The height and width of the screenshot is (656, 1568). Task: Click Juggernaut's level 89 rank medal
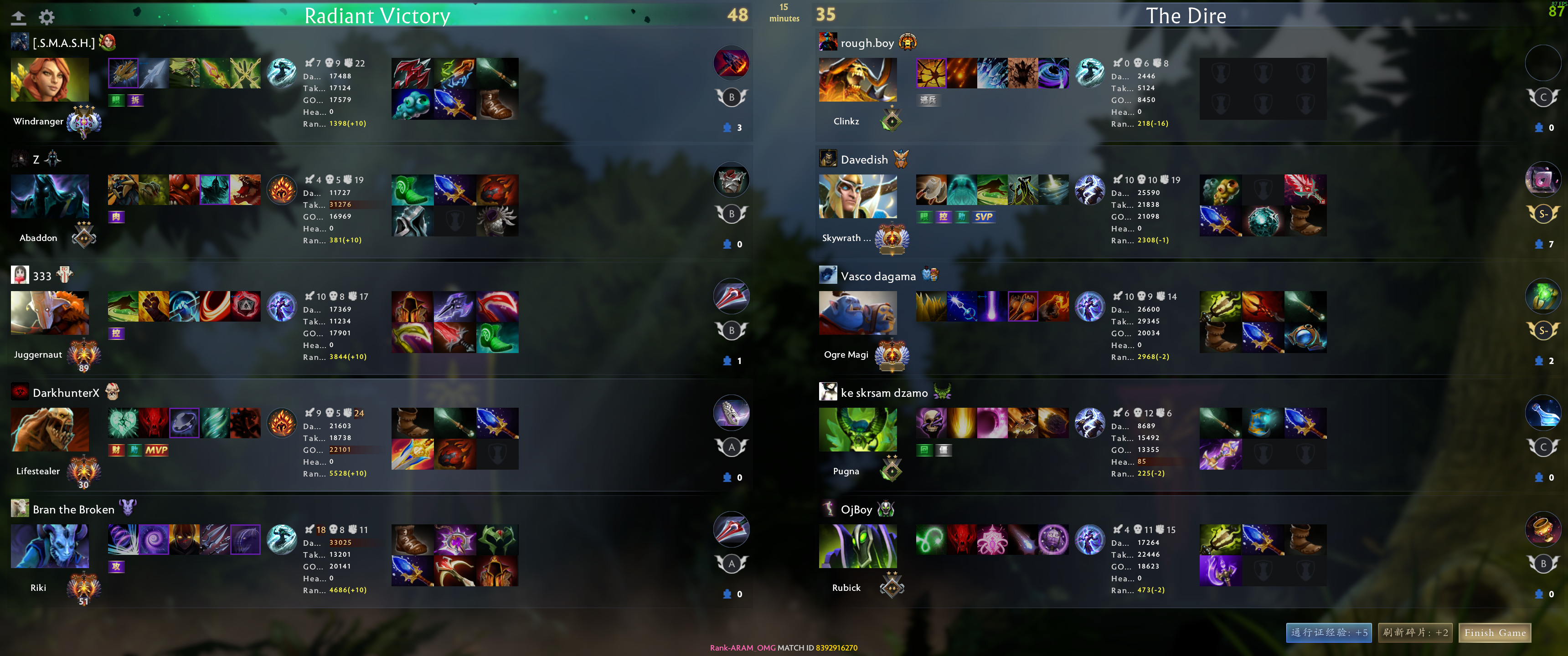tap(83, 355)
